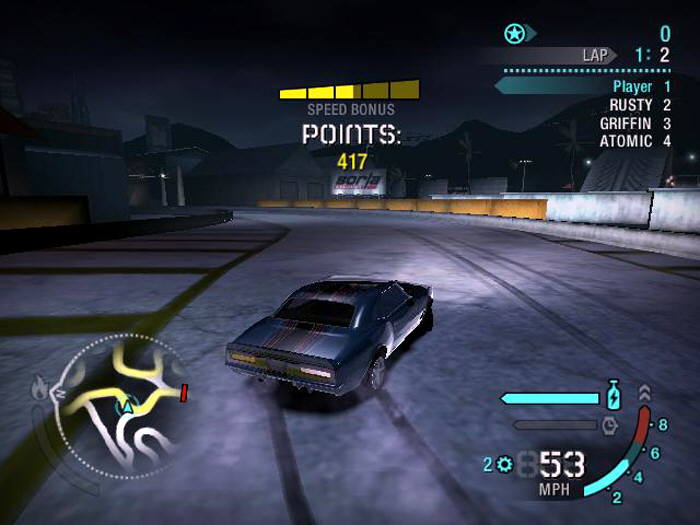Click the red marker on the minimap
Screen dimensions: 700x525
pos(184,391)
